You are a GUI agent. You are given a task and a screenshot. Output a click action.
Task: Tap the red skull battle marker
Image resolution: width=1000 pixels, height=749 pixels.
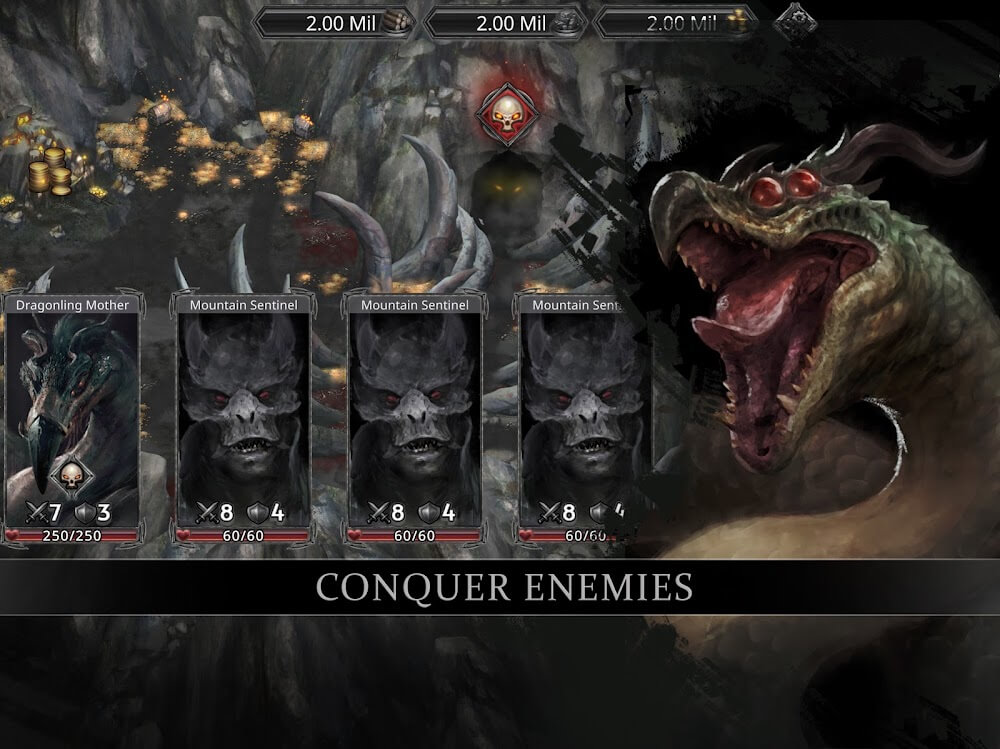[507, 116]
